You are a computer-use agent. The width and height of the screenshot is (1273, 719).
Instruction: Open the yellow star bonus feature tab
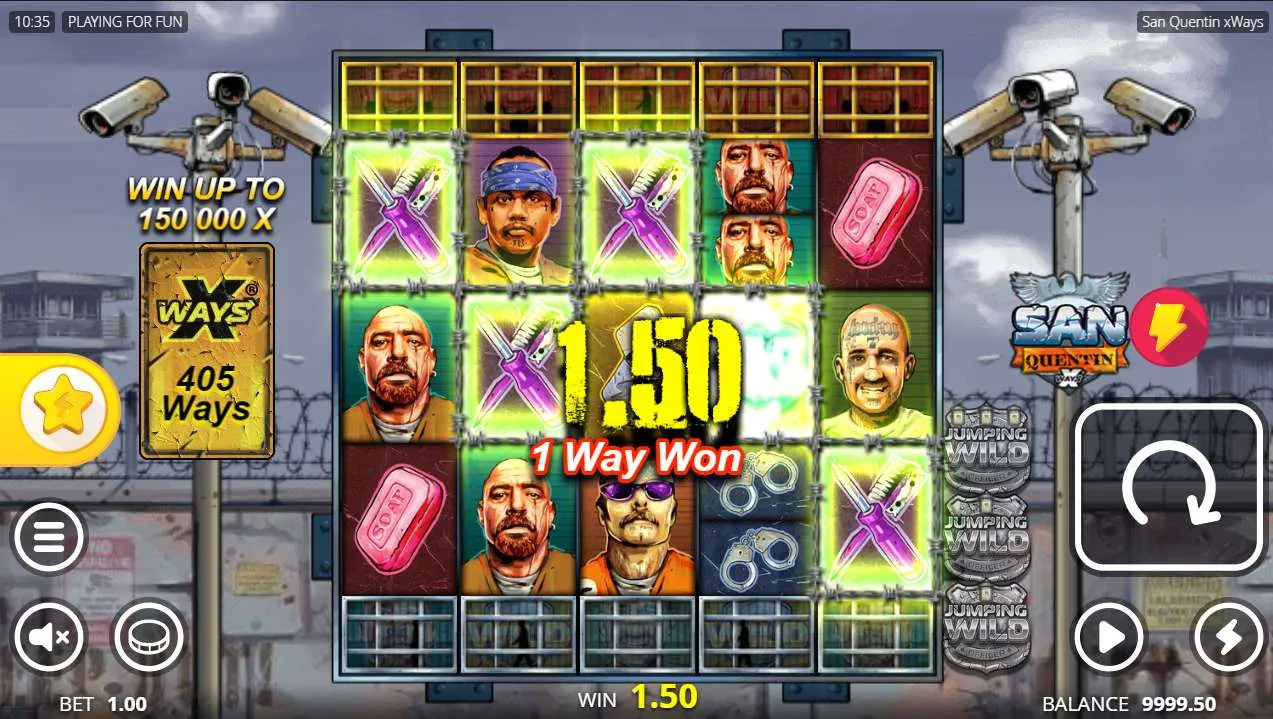click(x=58, y=410)
